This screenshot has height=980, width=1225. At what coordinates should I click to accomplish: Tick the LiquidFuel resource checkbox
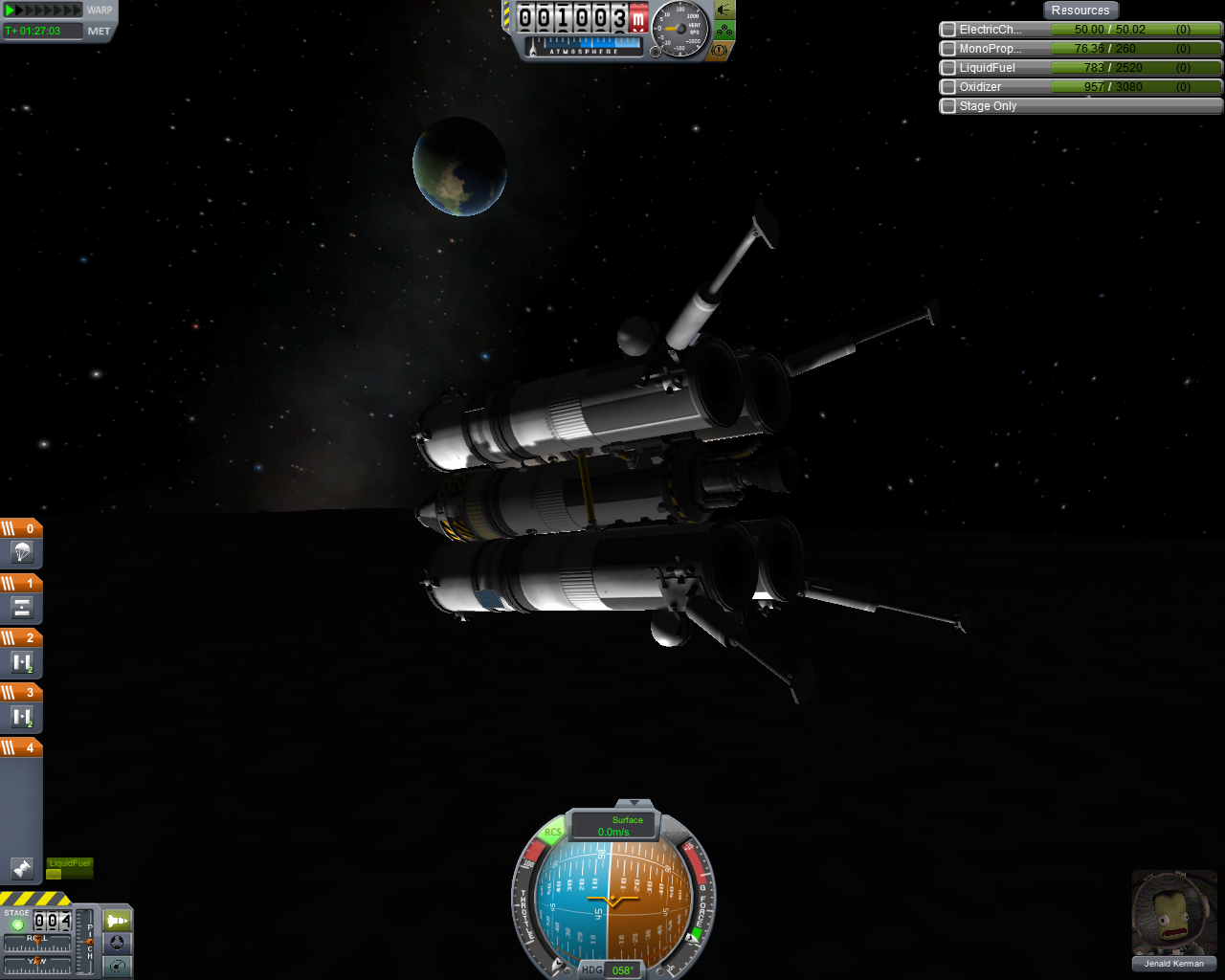(x=948, y=68)
